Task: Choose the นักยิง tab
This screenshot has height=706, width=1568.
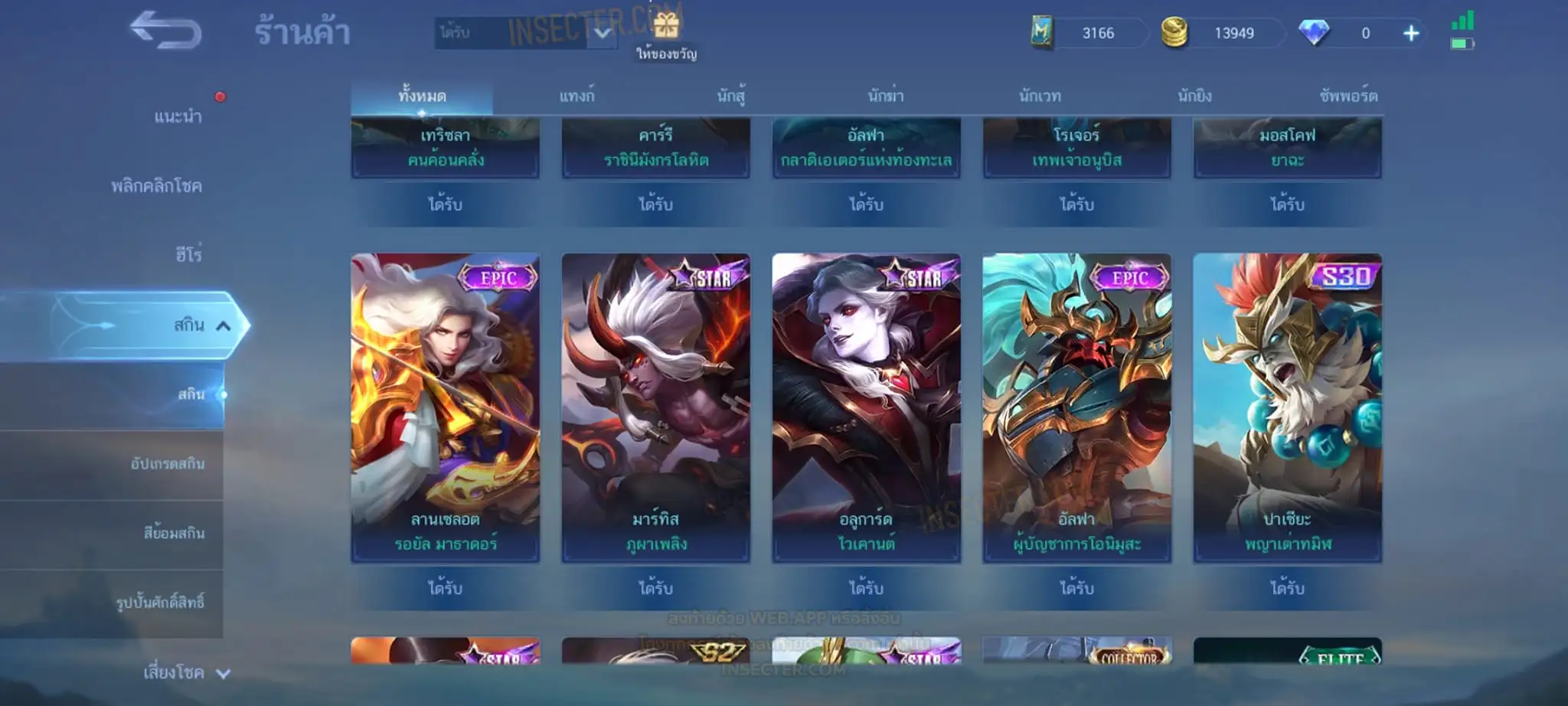Action: click(1194, 96)
